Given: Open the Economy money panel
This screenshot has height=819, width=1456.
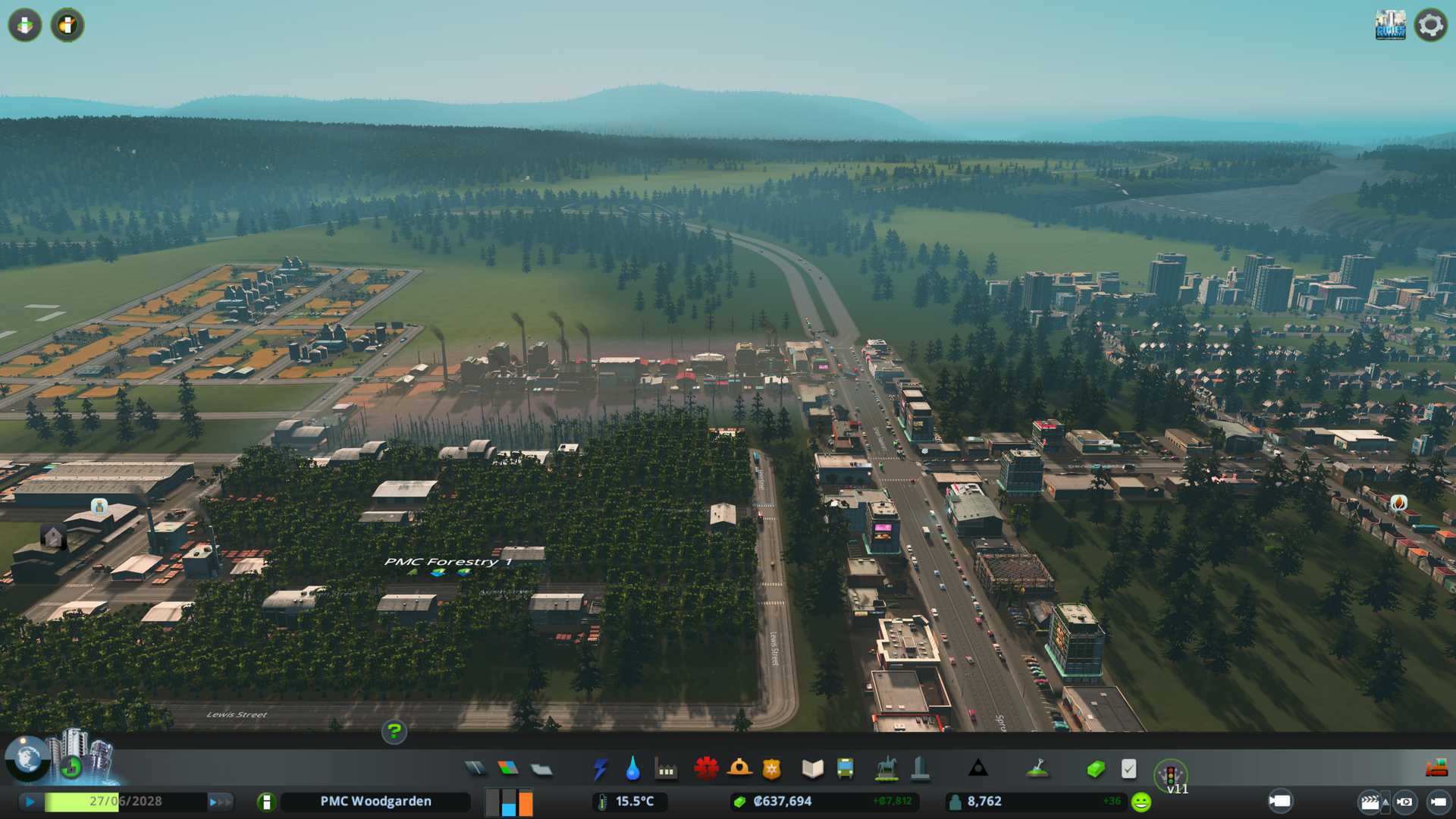Looking at the screenshot, I should click(1095, 769).
